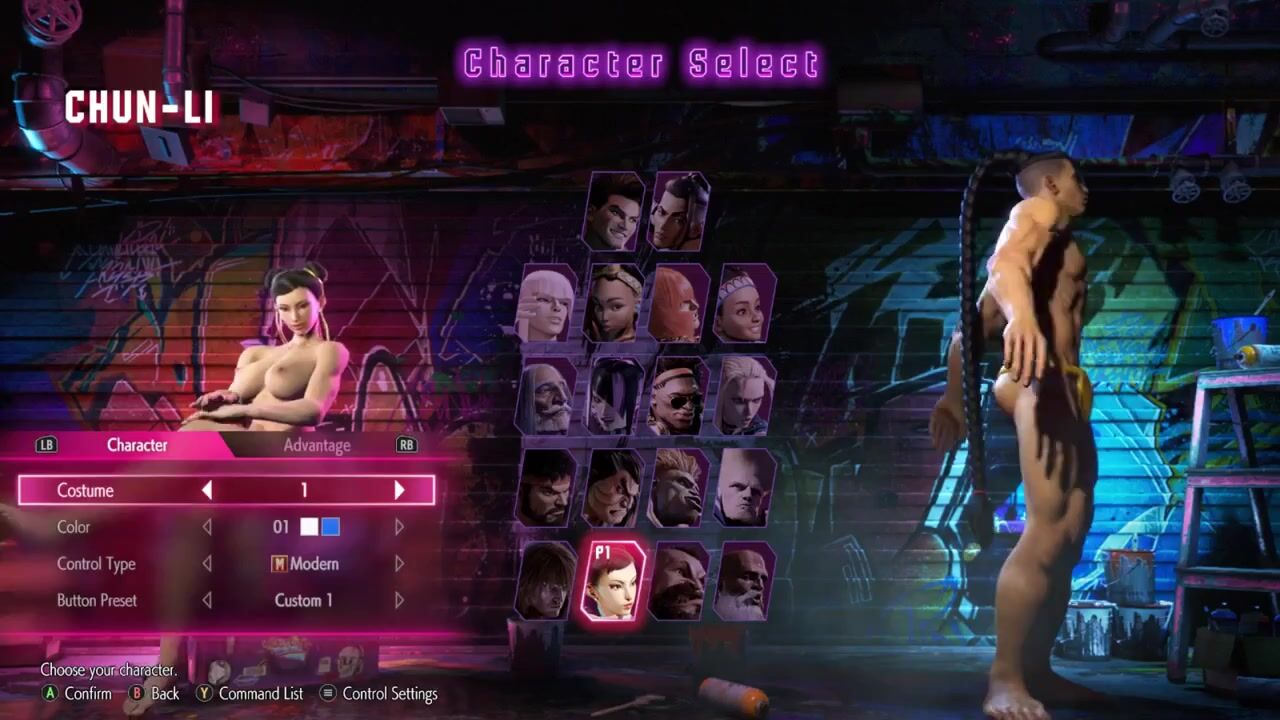
Task: Pick Juri from the roster
Action: [614, 396]
